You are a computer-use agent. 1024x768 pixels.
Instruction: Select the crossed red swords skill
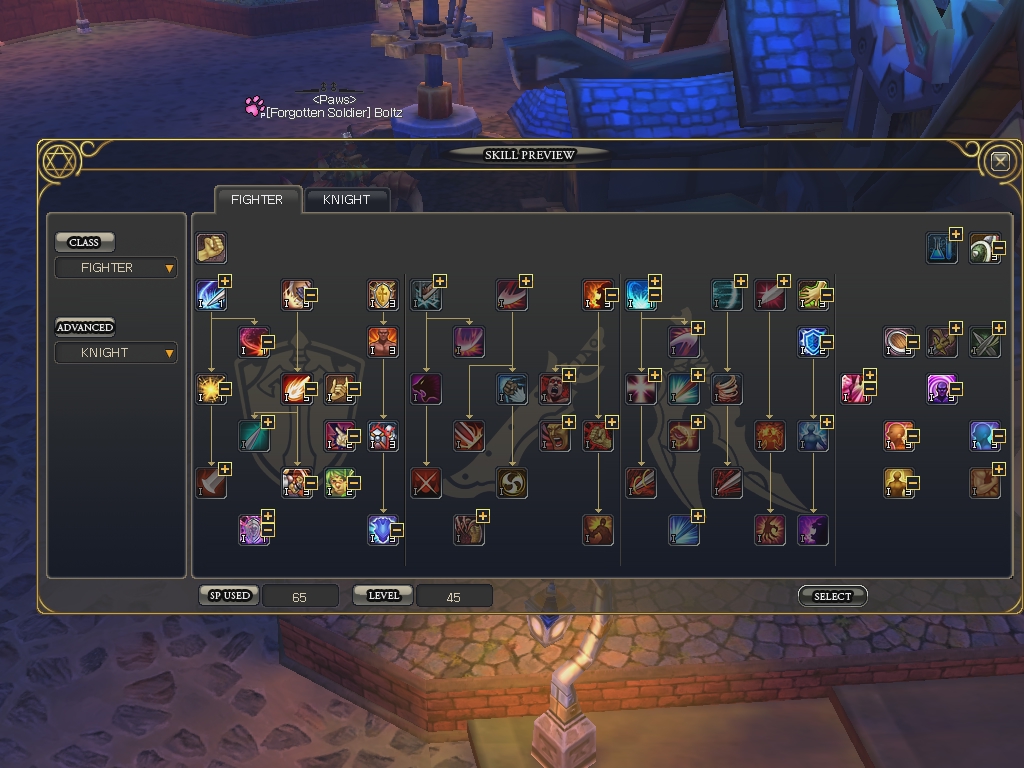point(426,483)
